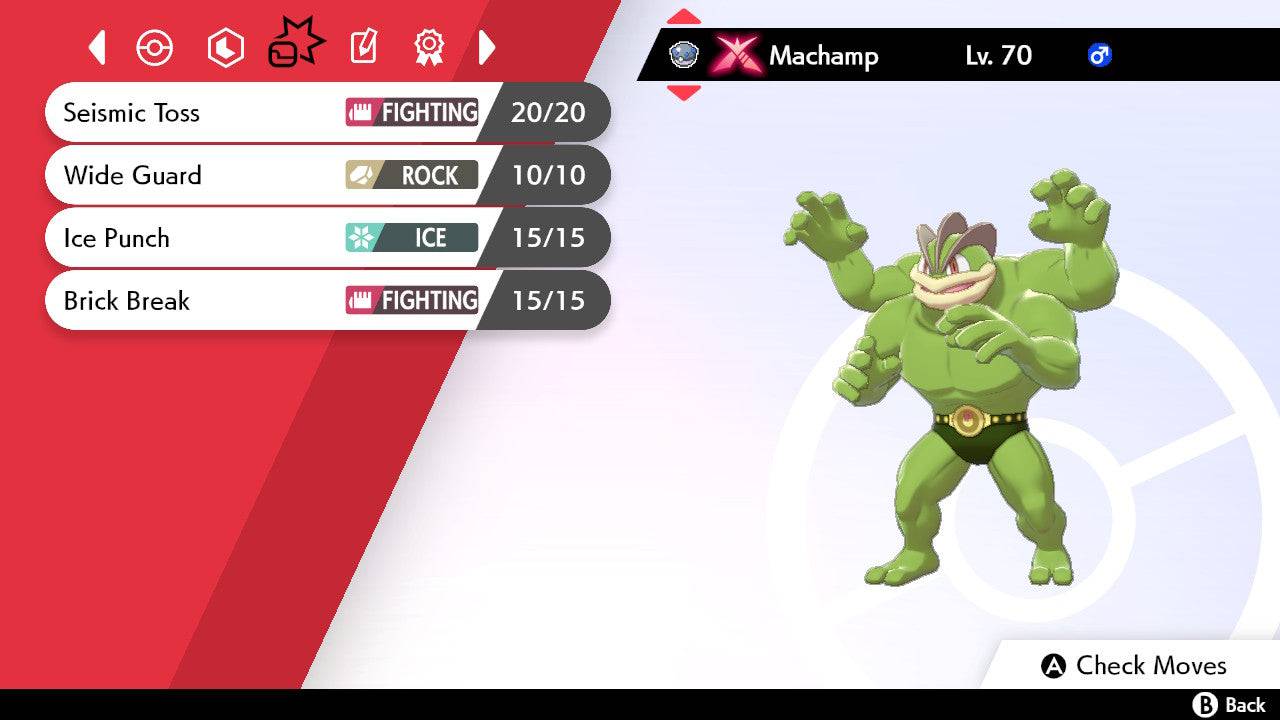
Task: Click the Check Moves prompt
Action: (x=1134, y=666)
